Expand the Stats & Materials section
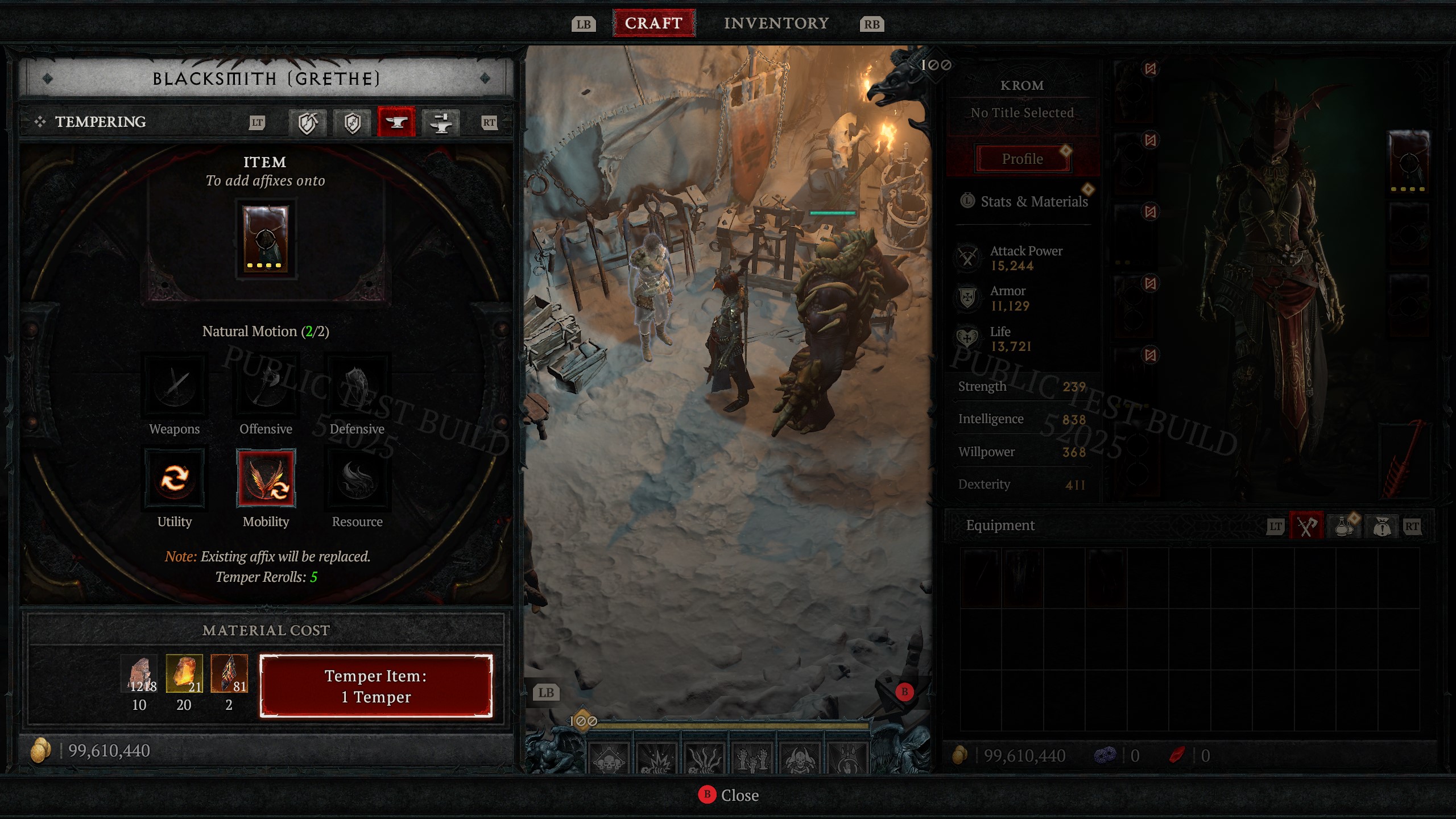The width and height of the screenshot is (1456, 819). click(1034, 202)
